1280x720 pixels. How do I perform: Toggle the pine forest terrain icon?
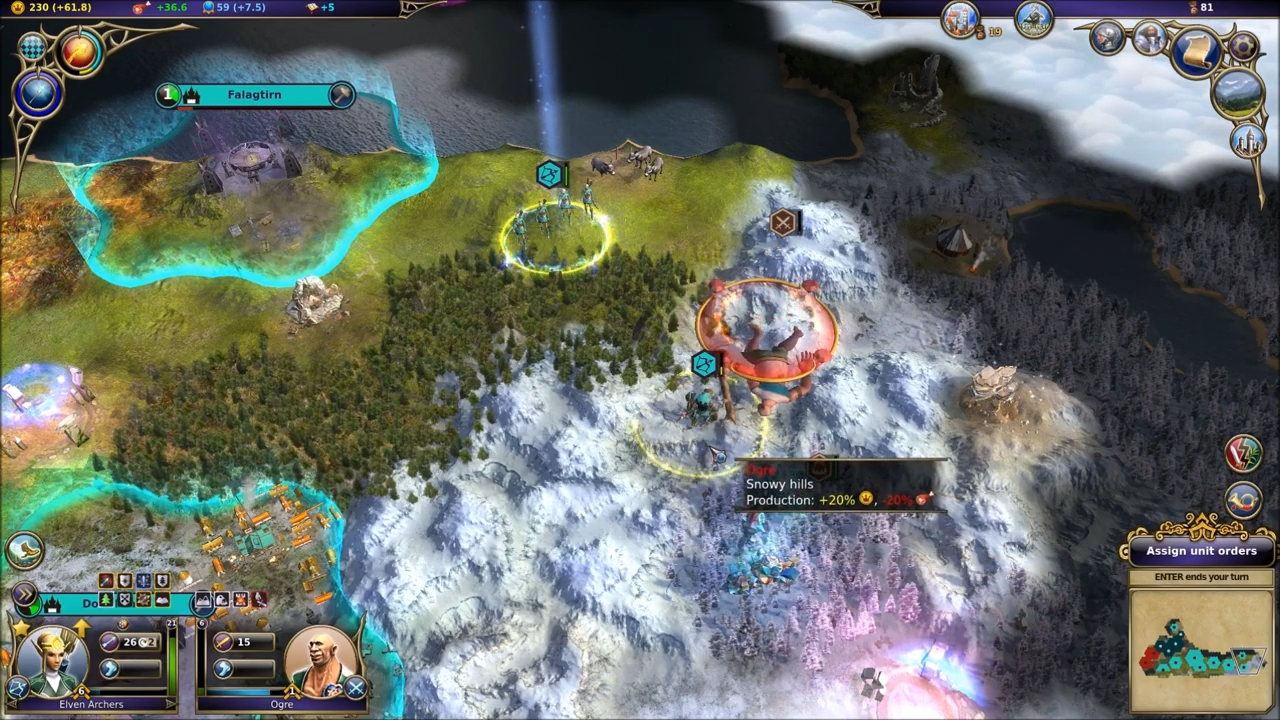pos(106,600)
